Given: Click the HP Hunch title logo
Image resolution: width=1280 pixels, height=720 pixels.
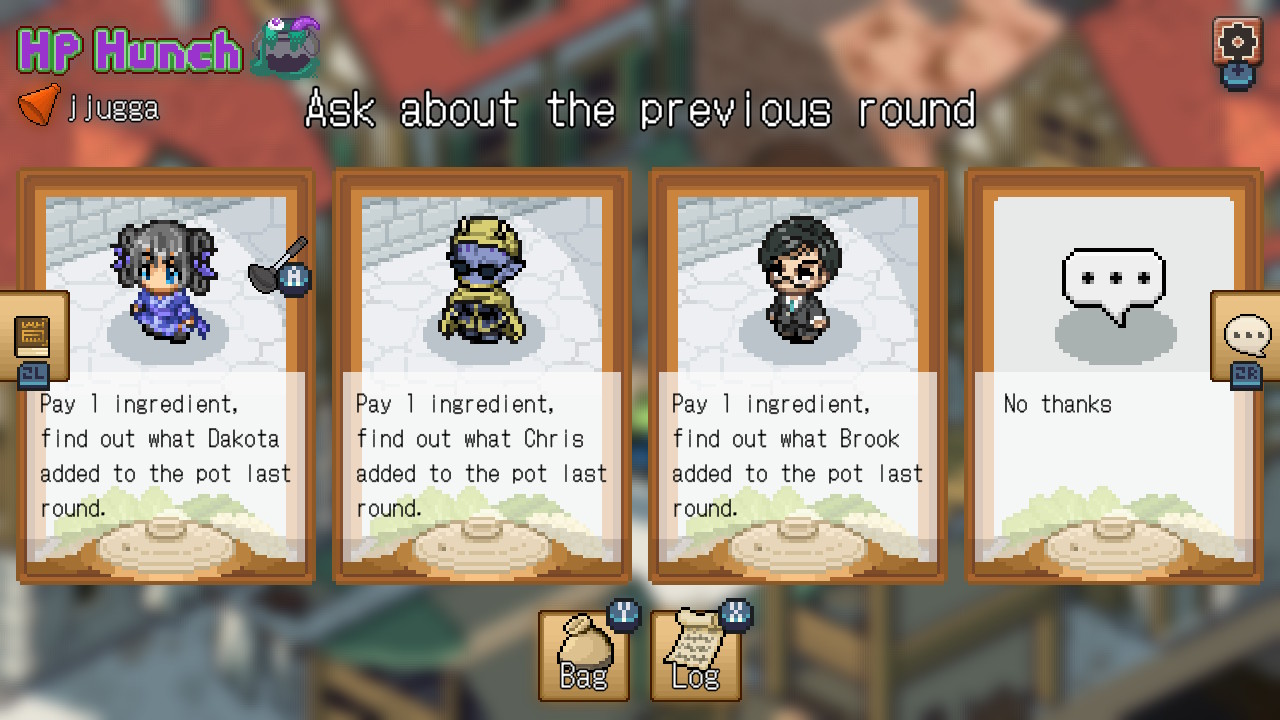Looking at the screenshot, I should [130, 50].
